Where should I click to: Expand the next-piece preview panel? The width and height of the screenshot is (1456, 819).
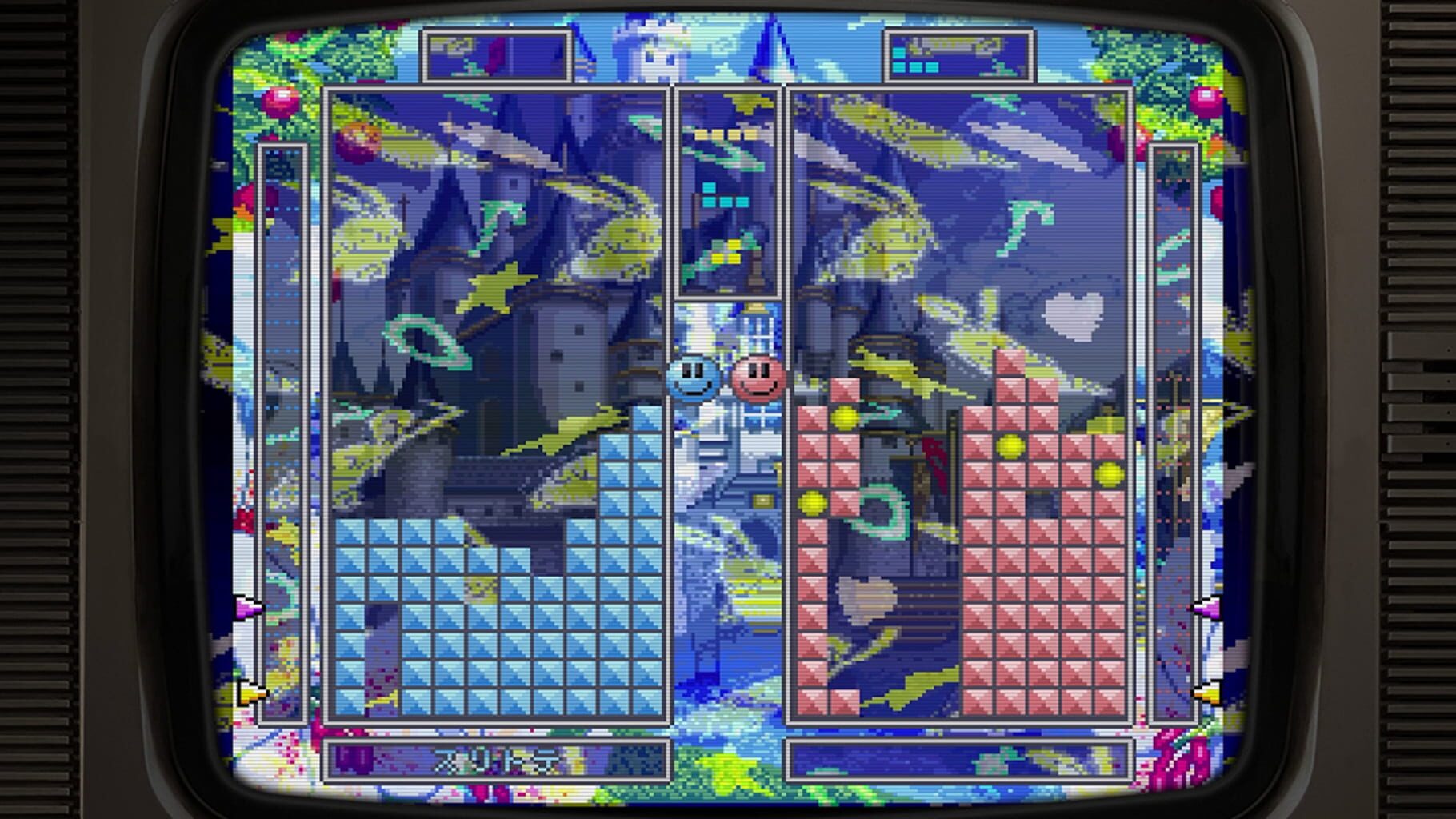(728, 192)
